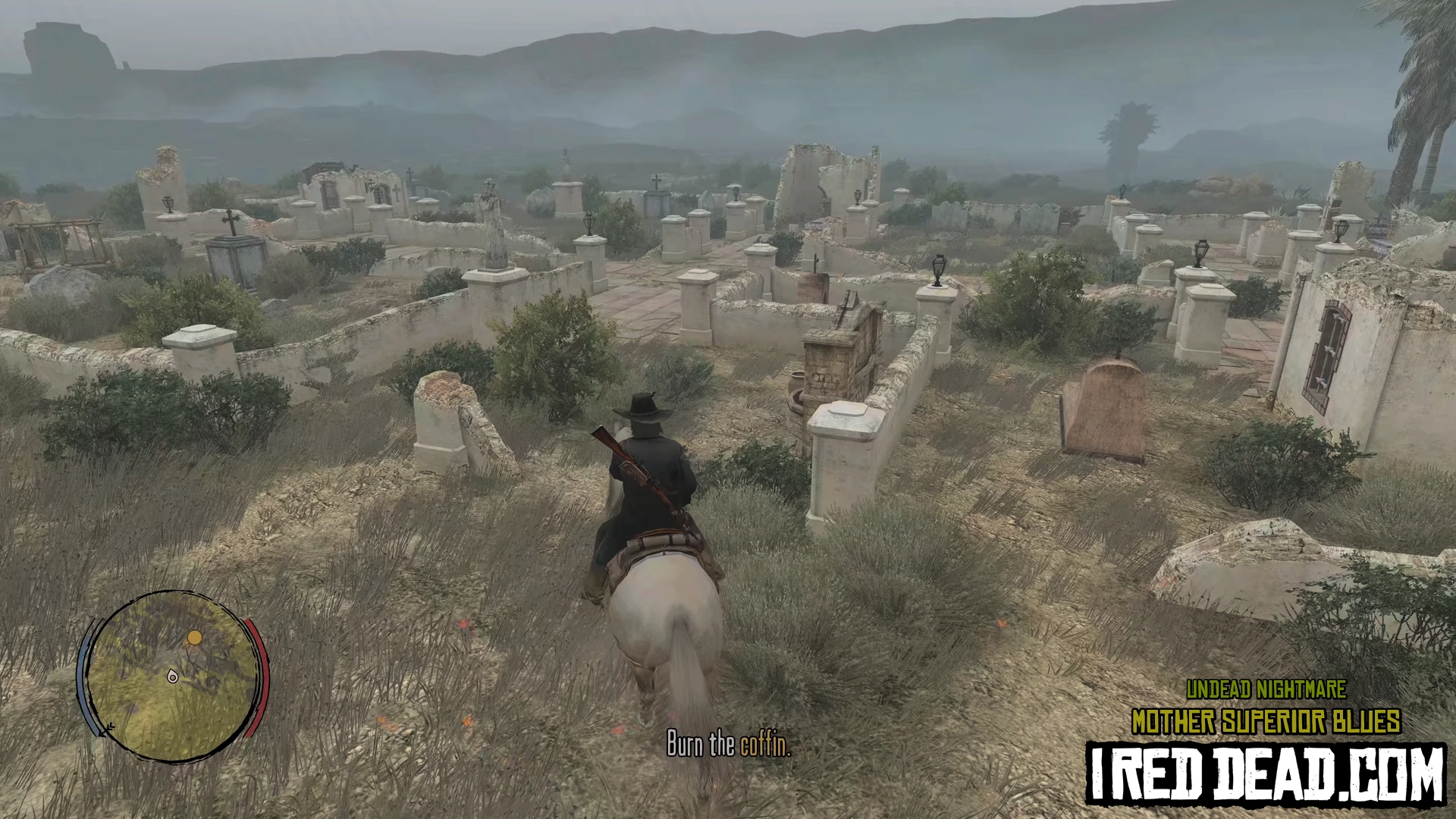This screenshot has width=1456, height=819.
Task: Click the circular minimap
Action: (x=173, y=675)
